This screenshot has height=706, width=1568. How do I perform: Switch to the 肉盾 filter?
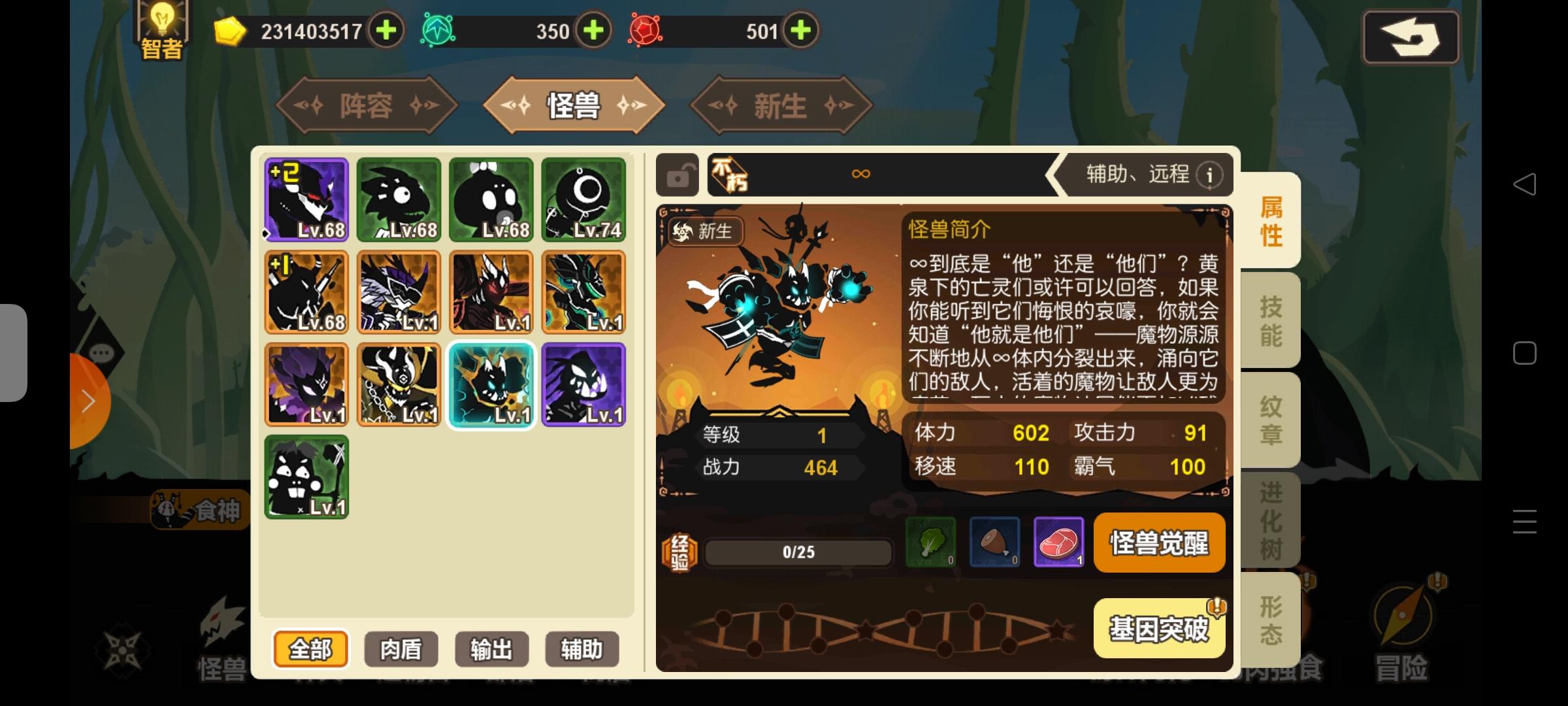pyautogui.click(x=400, y=649)
